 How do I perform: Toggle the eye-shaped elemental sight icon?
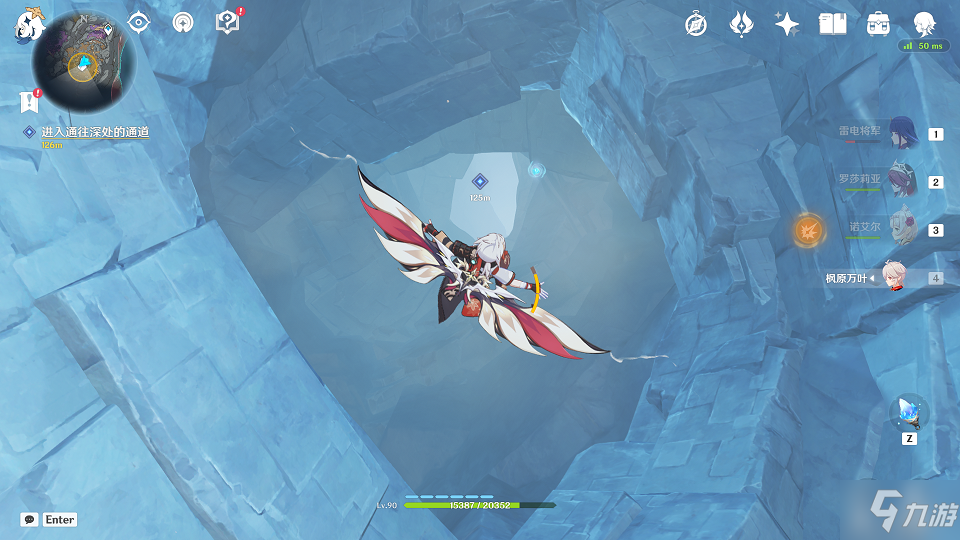point(138,22)
